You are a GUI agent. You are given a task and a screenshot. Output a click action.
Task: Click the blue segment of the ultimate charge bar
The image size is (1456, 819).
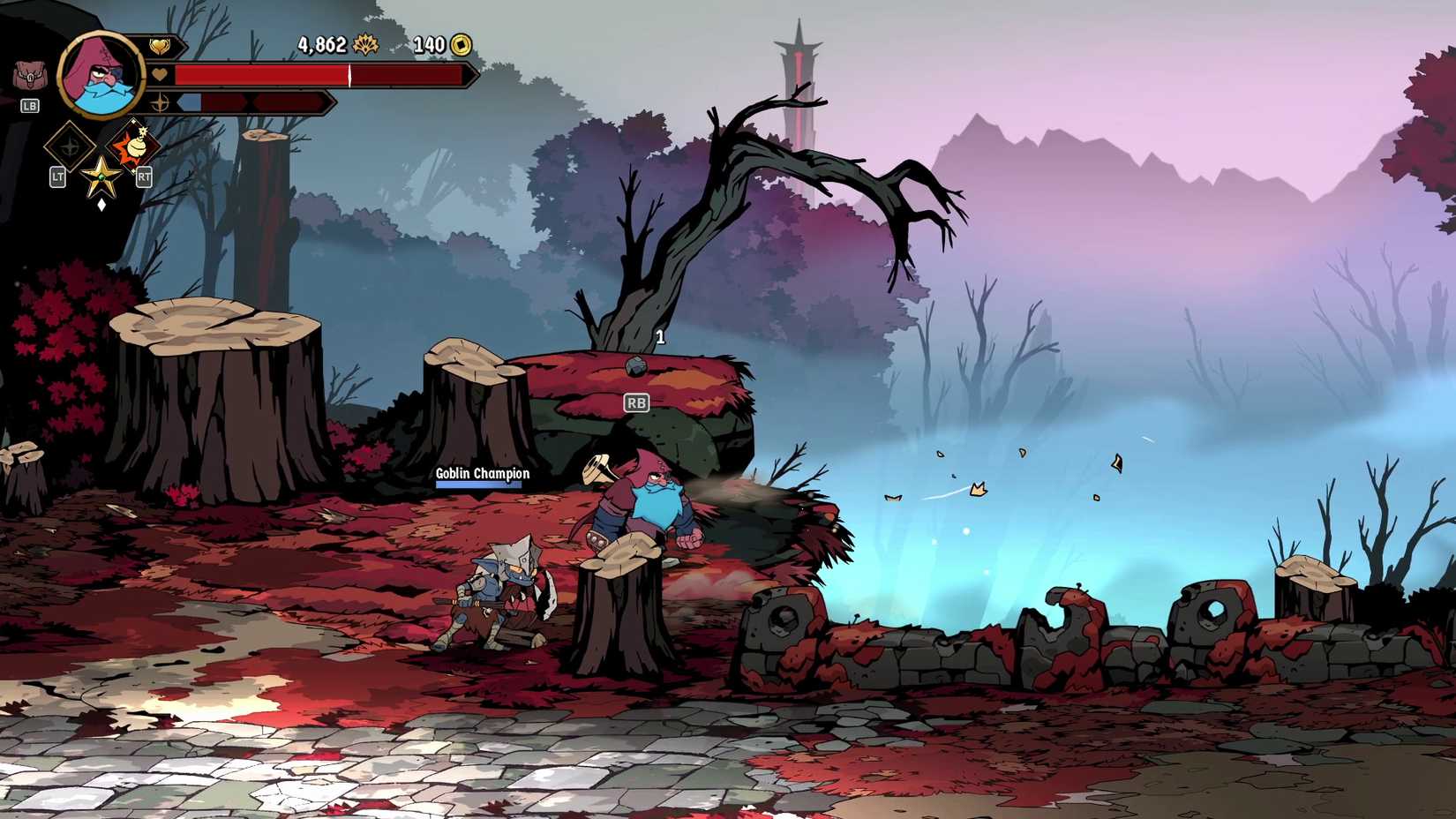pos(190,102)
